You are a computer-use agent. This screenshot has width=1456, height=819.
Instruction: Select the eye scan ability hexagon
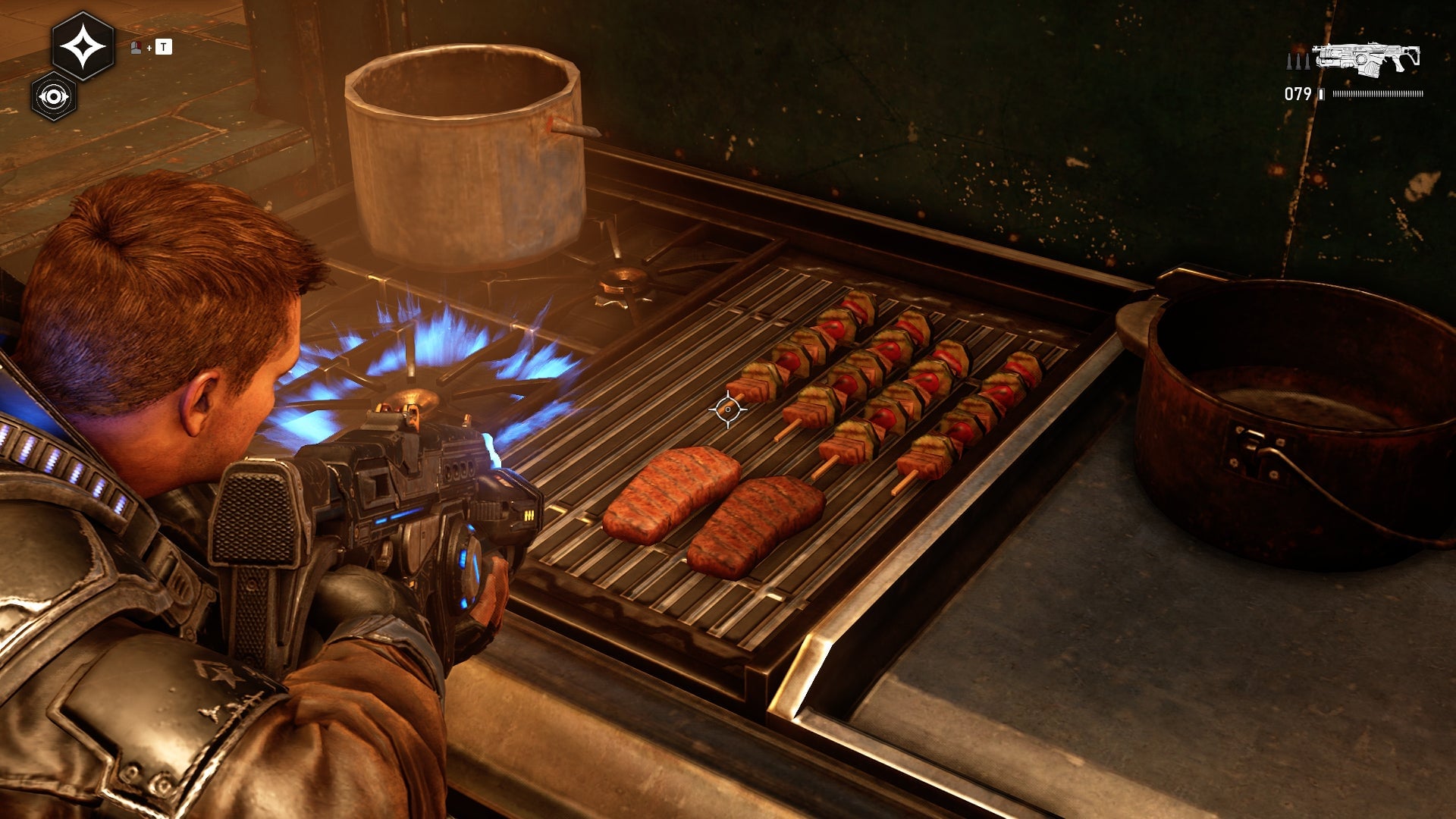tap(53, 97)
